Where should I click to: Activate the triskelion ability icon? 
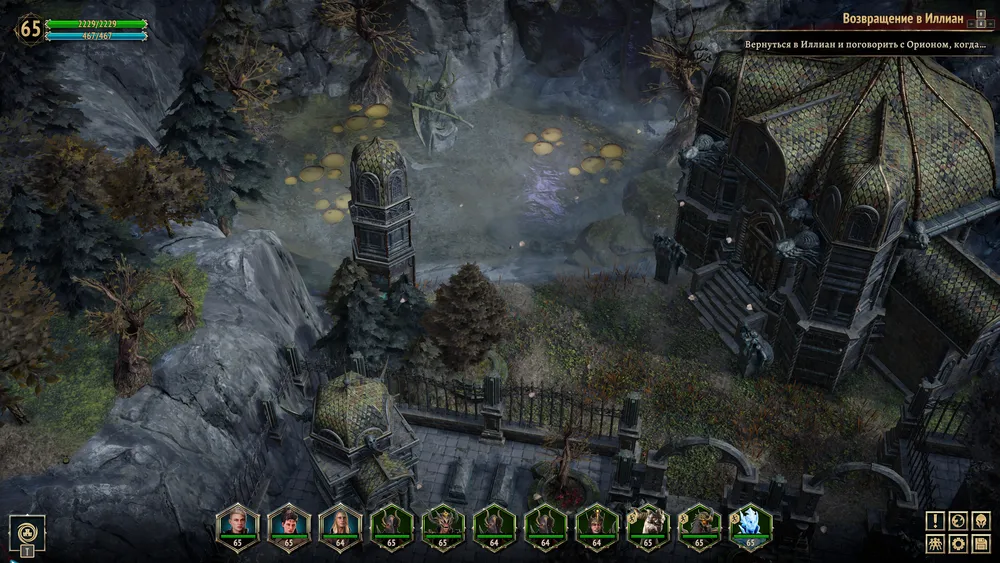coord(27,530)
